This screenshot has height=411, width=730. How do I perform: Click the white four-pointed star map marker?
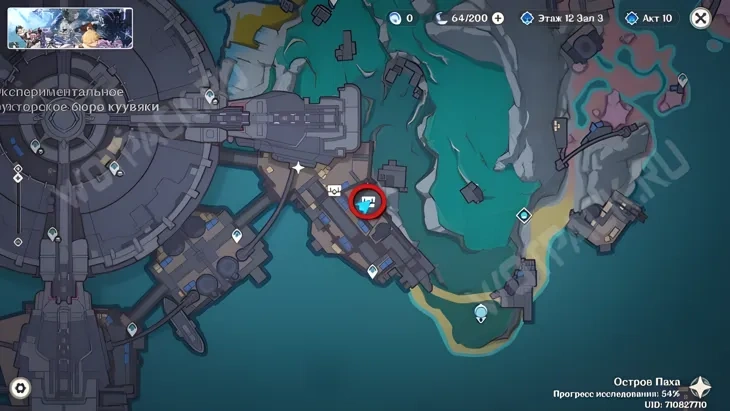point(298,168)
